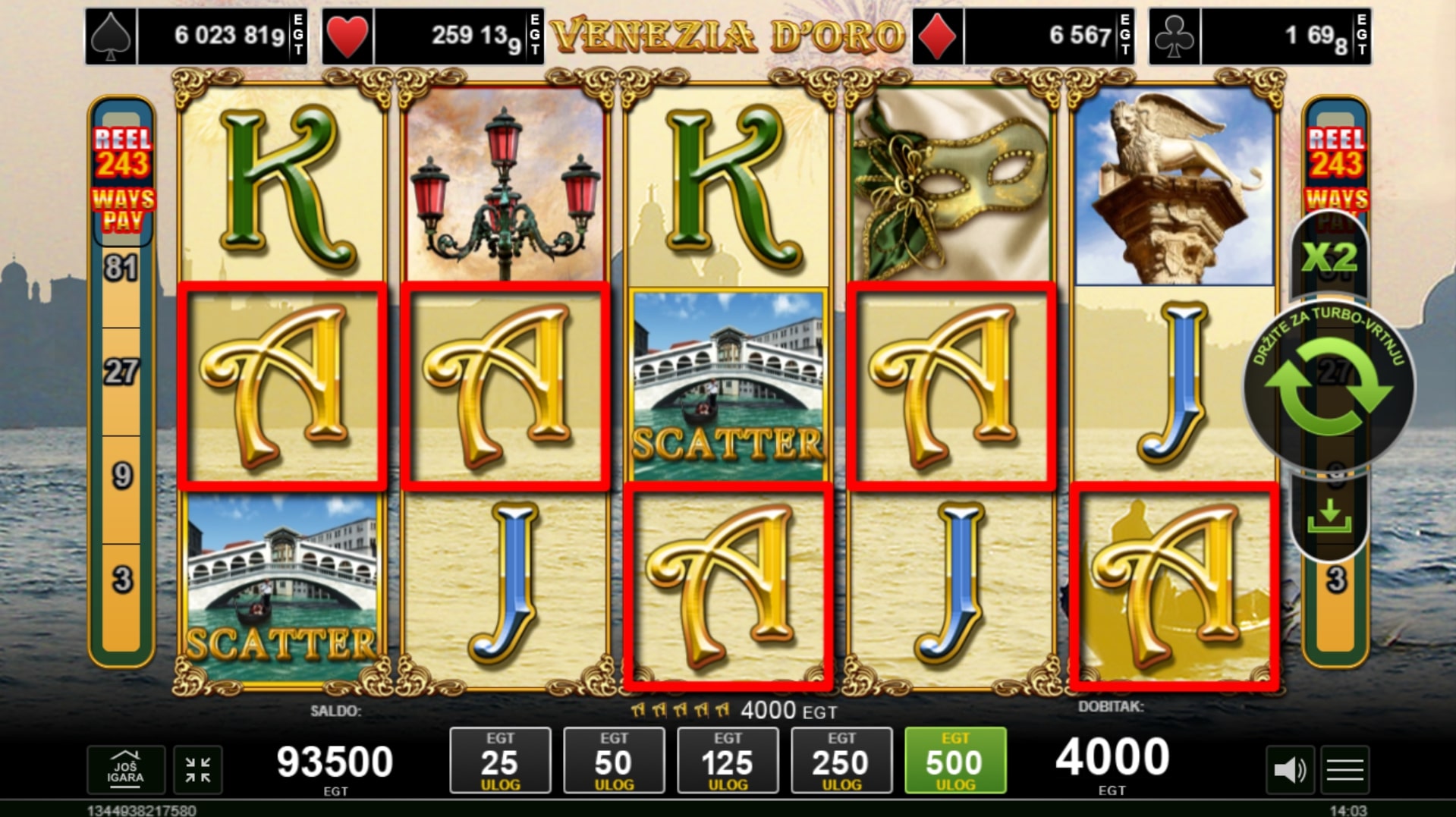Viewport: 1456px width, 817px height.
Task: Select the 25 EGT bet
Action: (500, 760)
